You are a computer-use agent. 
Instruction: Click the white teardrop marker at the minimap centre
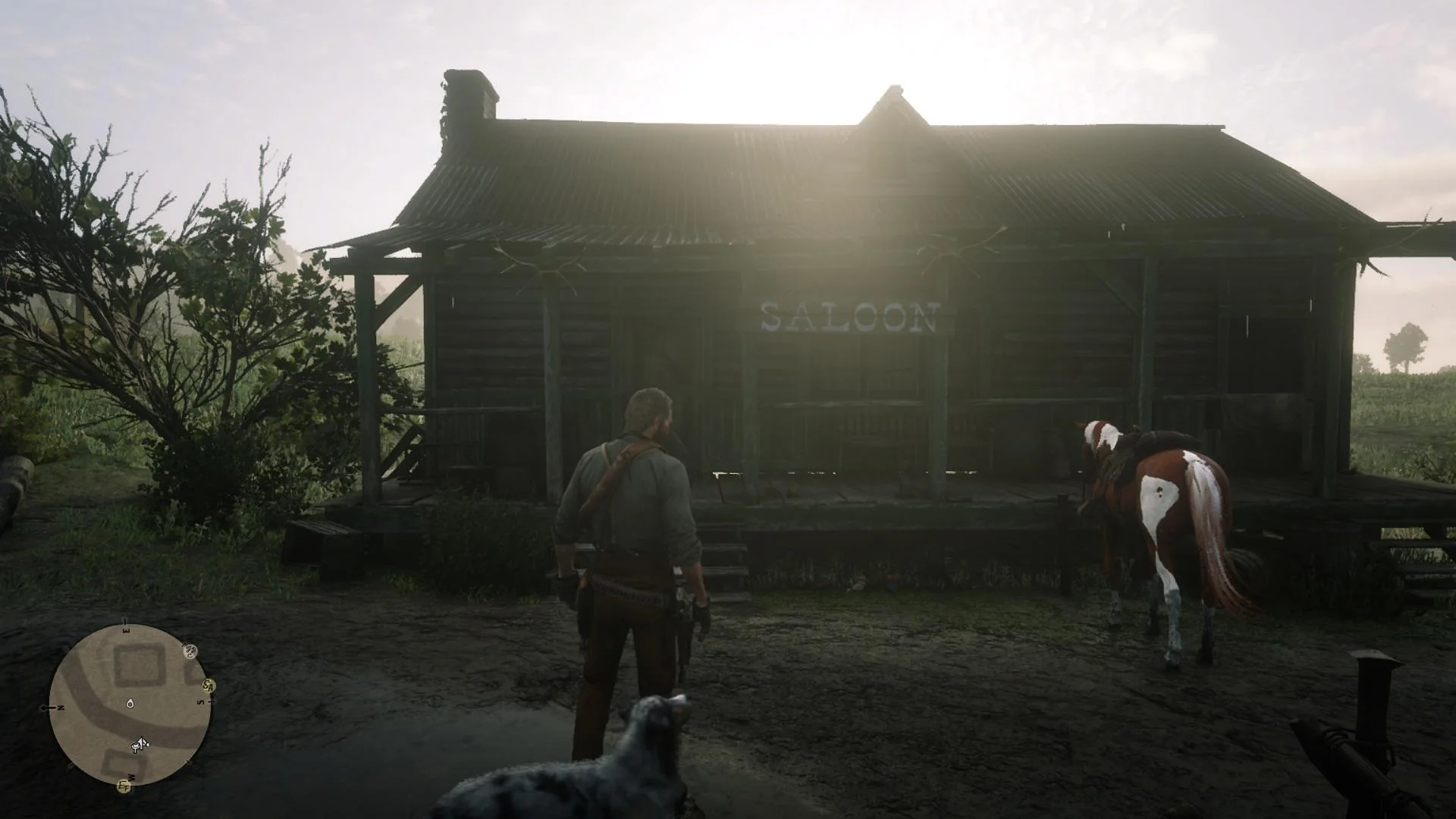click(x=130, y=703)
